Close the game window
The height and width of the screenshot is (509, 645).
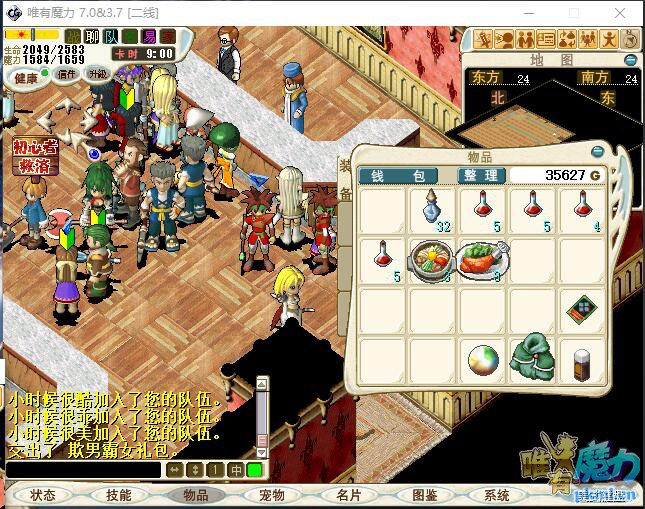click(x=621, y=13)
